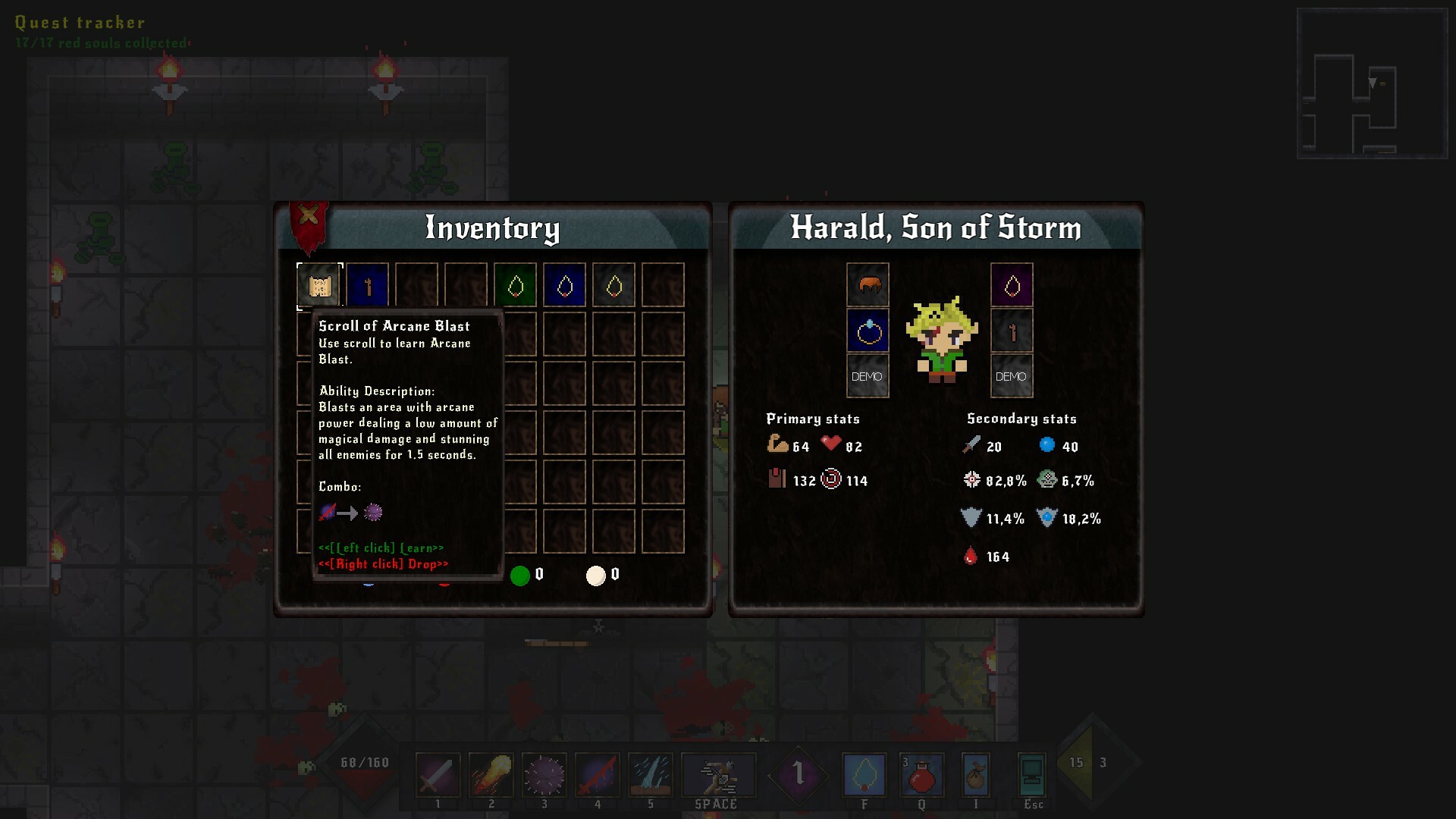This screenshot has height=819, width=1456.
Task: Learn the Scroll of Arcane Blast
Action: tap(319, 286)
